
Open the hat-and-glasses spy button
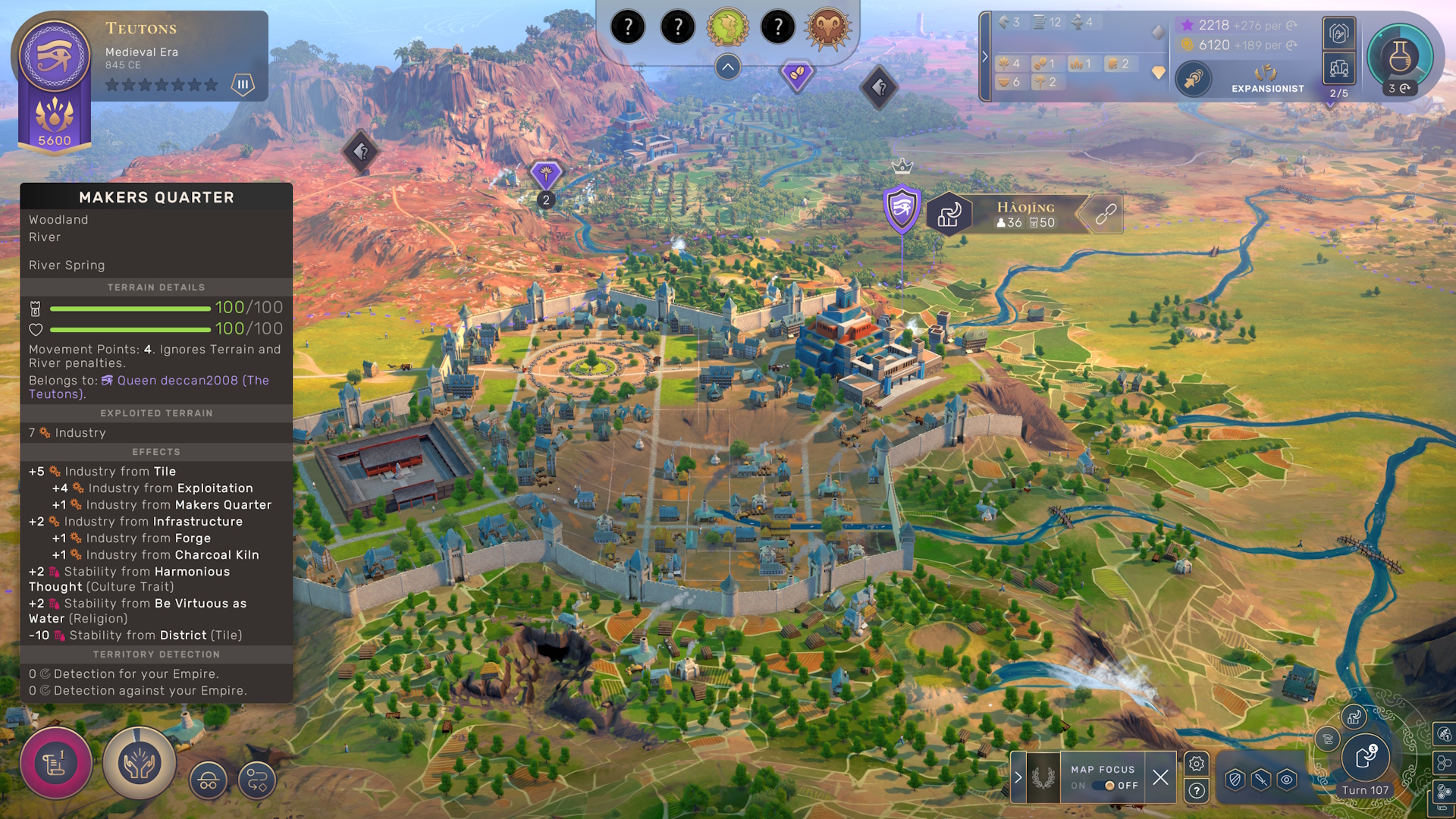coord(208,780)
